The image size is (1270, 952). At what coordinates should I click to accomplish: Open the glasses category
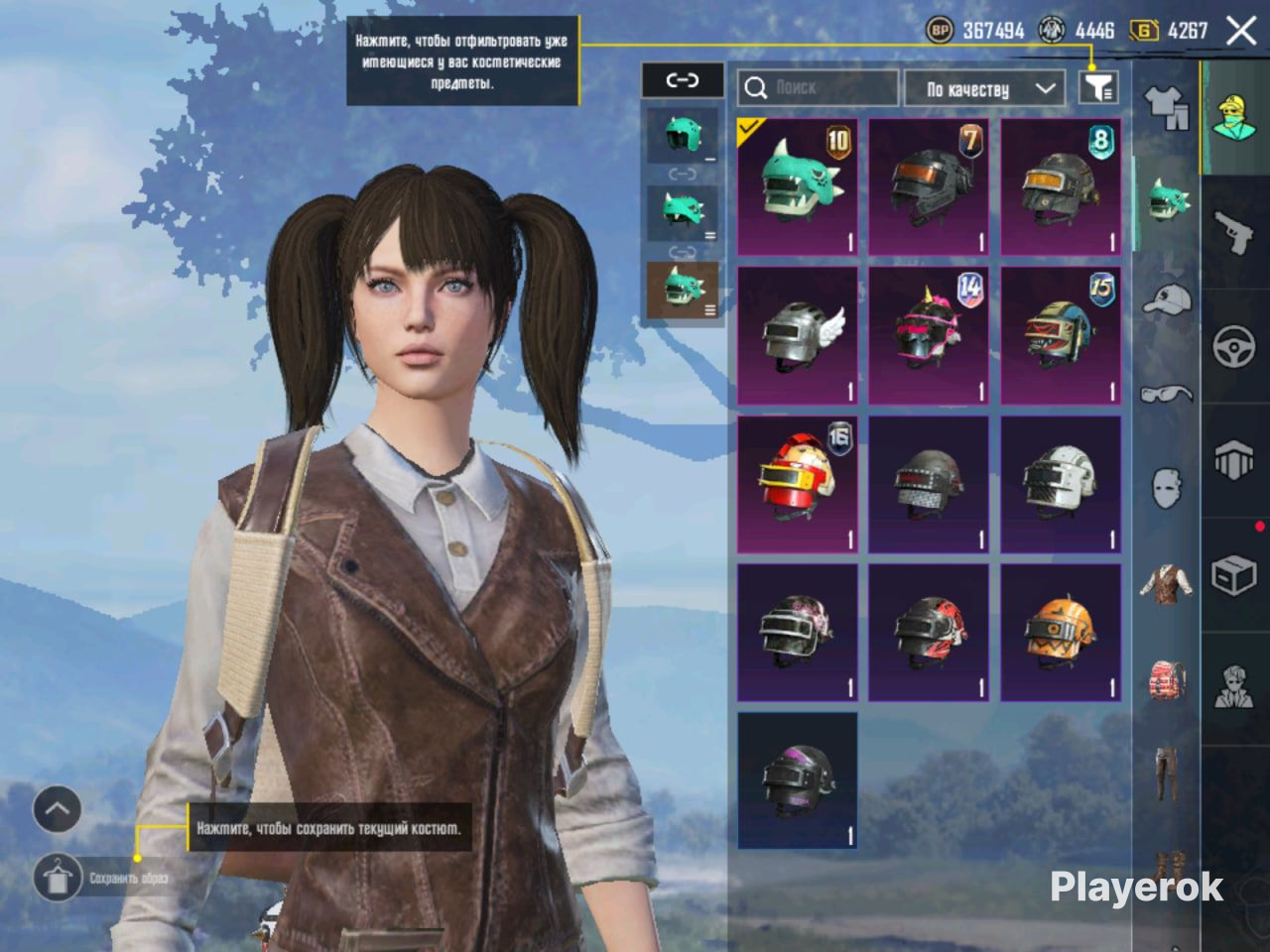pyautogui.click(x=1167, y=394)
